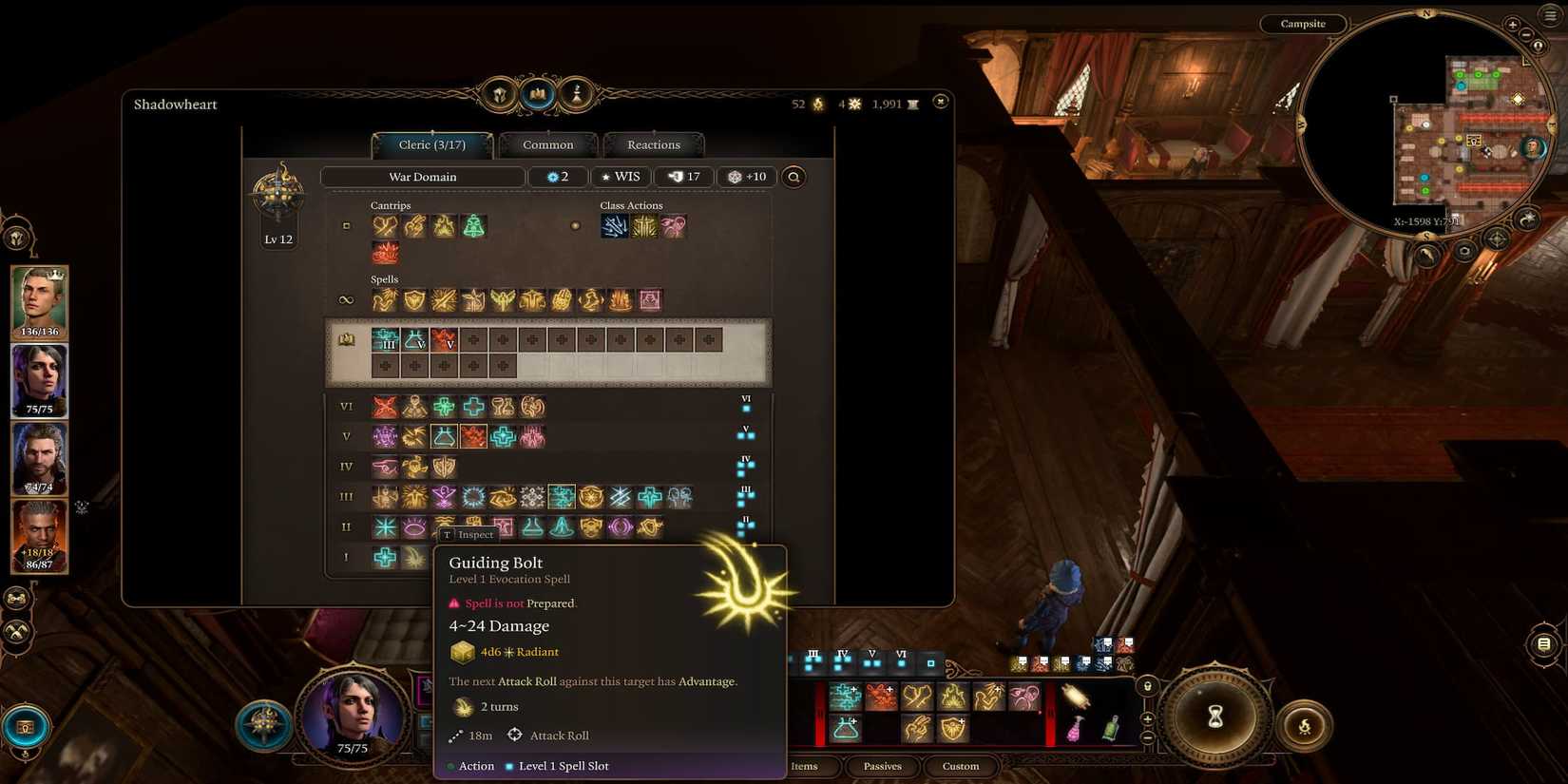
Task: Open the Custom hotbar section
Action: point(960,766)
